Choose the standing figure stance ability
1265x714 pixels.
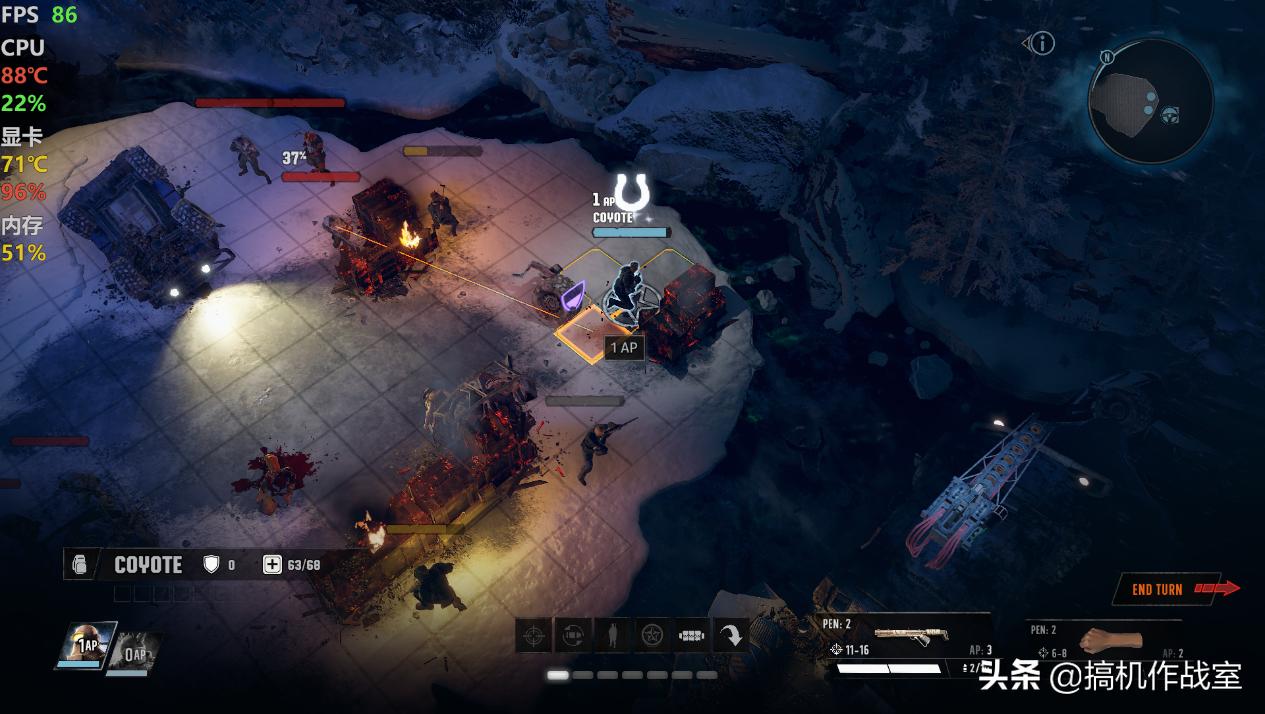(x=613, y=635)
